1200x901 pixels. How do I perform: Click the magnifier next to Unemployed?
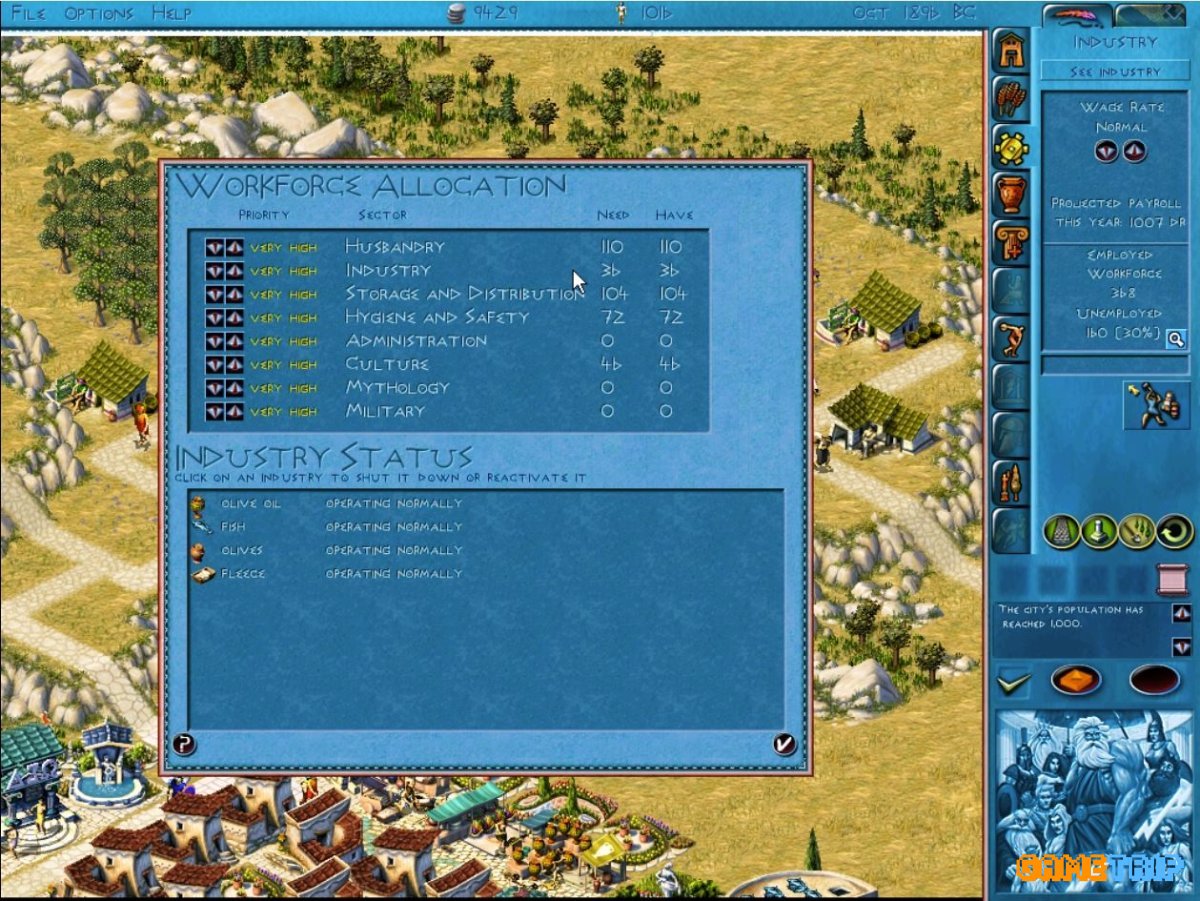1175,339
